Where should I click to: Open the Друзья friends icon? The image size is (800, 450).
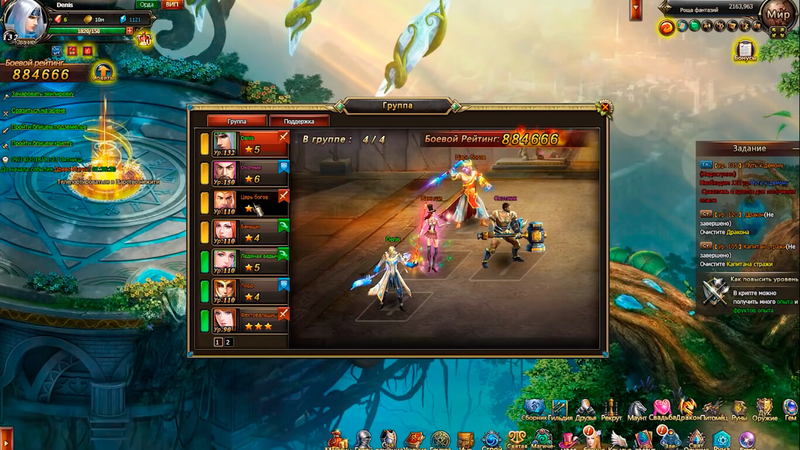coord(586,406)
